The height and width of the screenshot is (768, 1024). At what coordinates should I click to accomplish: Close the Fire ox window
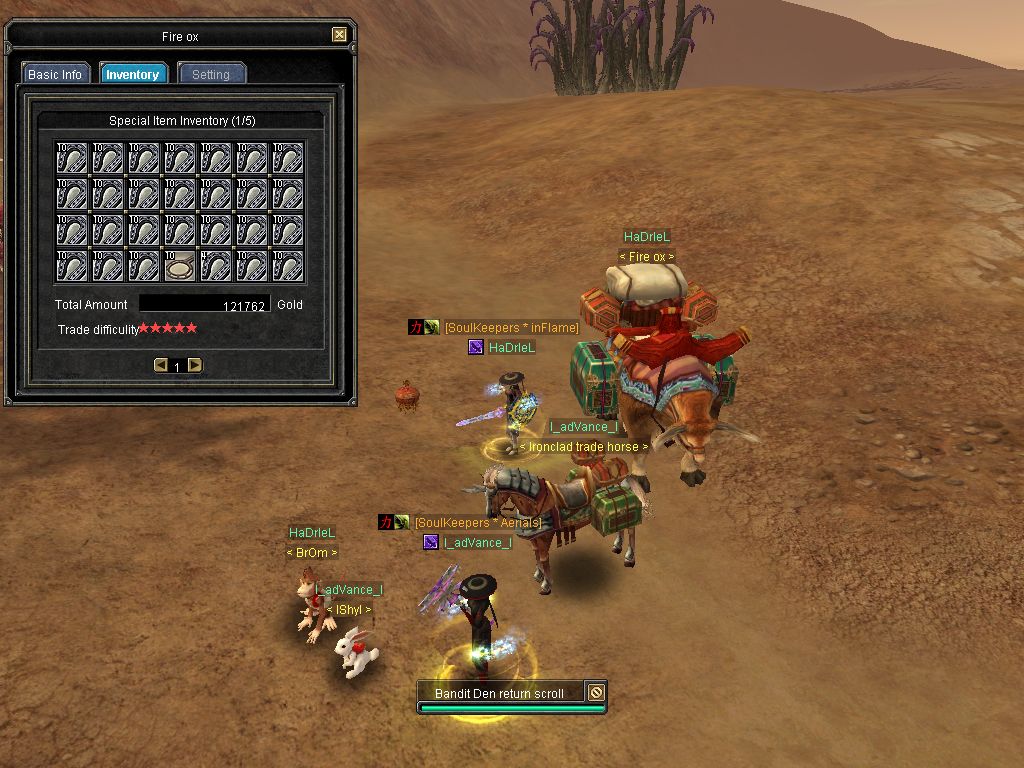[339, 35]
